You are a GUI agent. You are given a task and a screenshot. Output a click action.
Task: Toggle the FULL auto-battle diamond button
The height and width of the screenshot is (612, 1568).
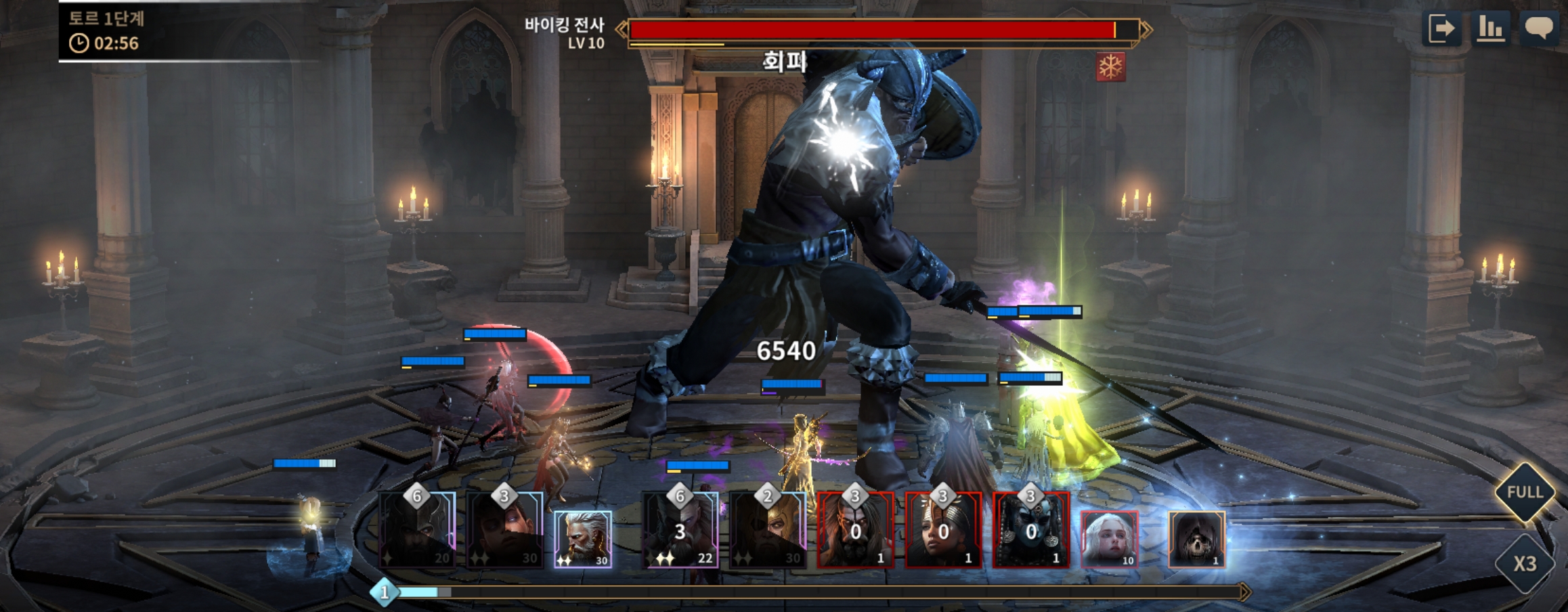point(1524,492)
